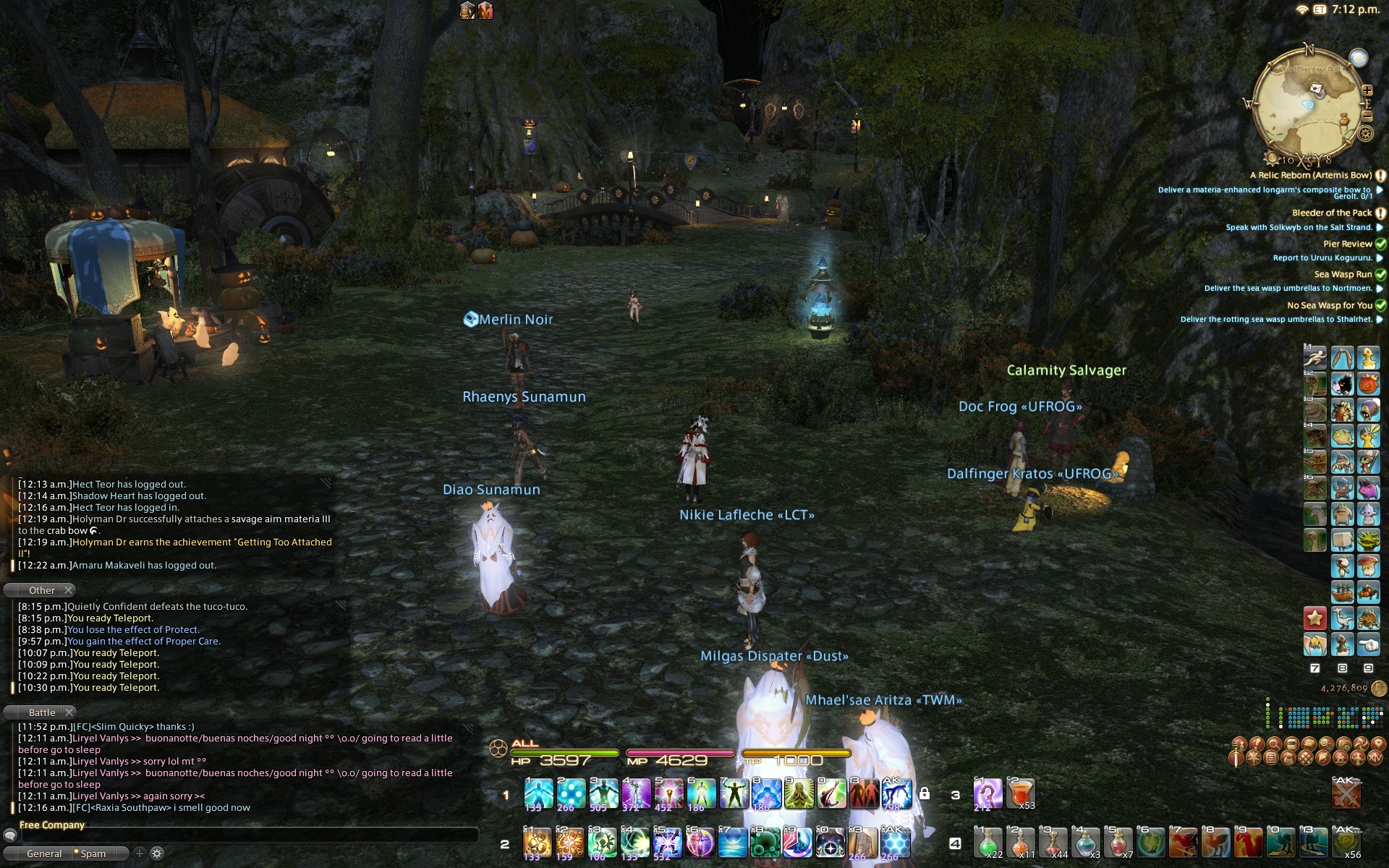Click the gold star icon in the side panel
Viewport: 1389px width, 868px height.
coord(1314,618)
